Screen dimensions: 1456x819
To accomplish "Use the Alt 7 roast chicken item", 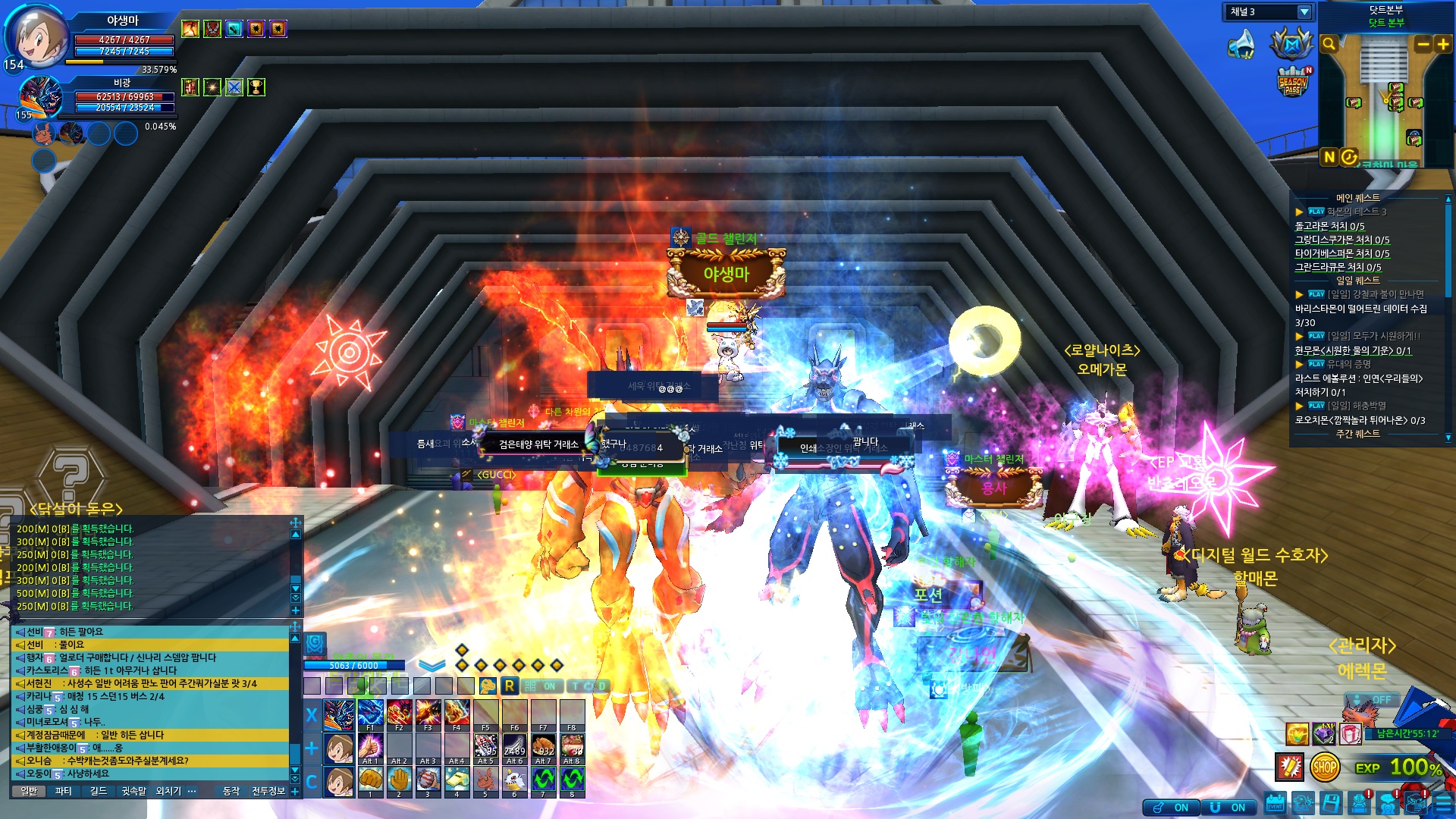I will pos(544,747).
